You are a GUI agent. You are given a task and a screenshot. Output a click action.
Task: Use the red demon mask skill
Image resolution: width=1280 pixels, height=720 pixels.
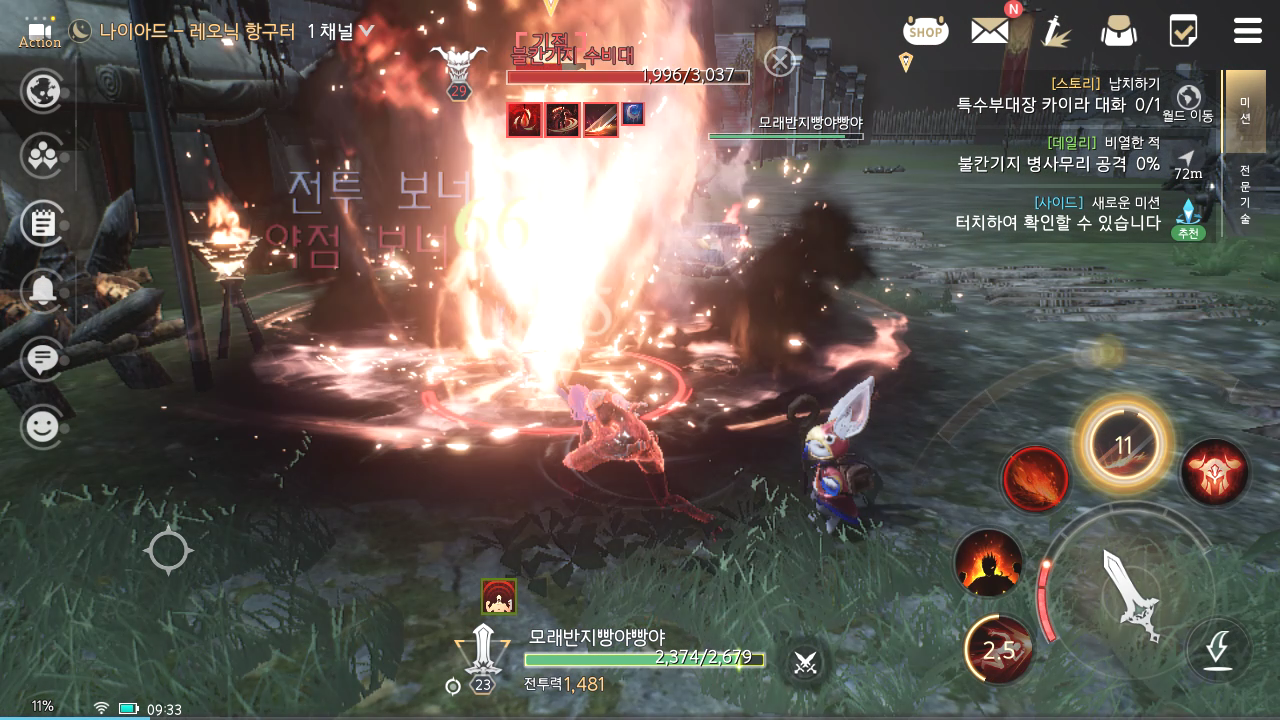coord(1214,472)
